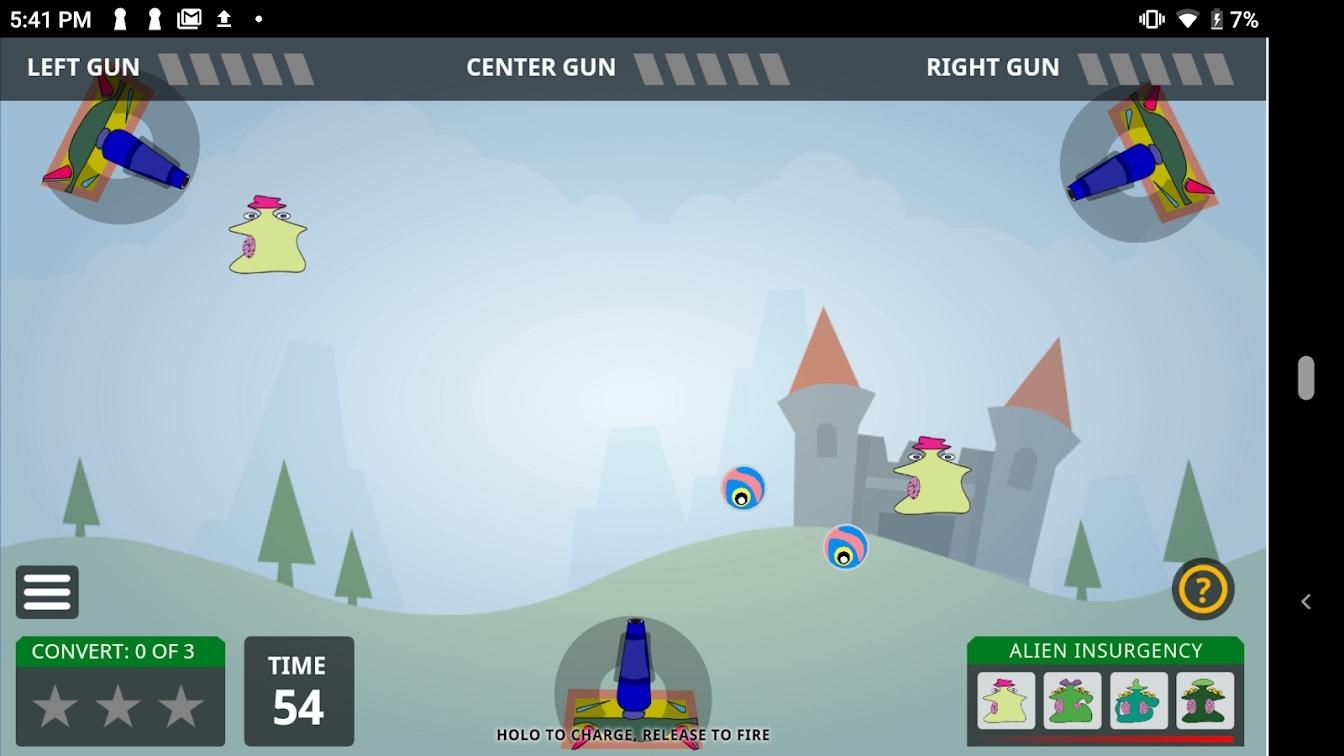The width and height of the screenshot is (1344, 756).
Task: Open the hamburger menu
Action: (47, 592)
